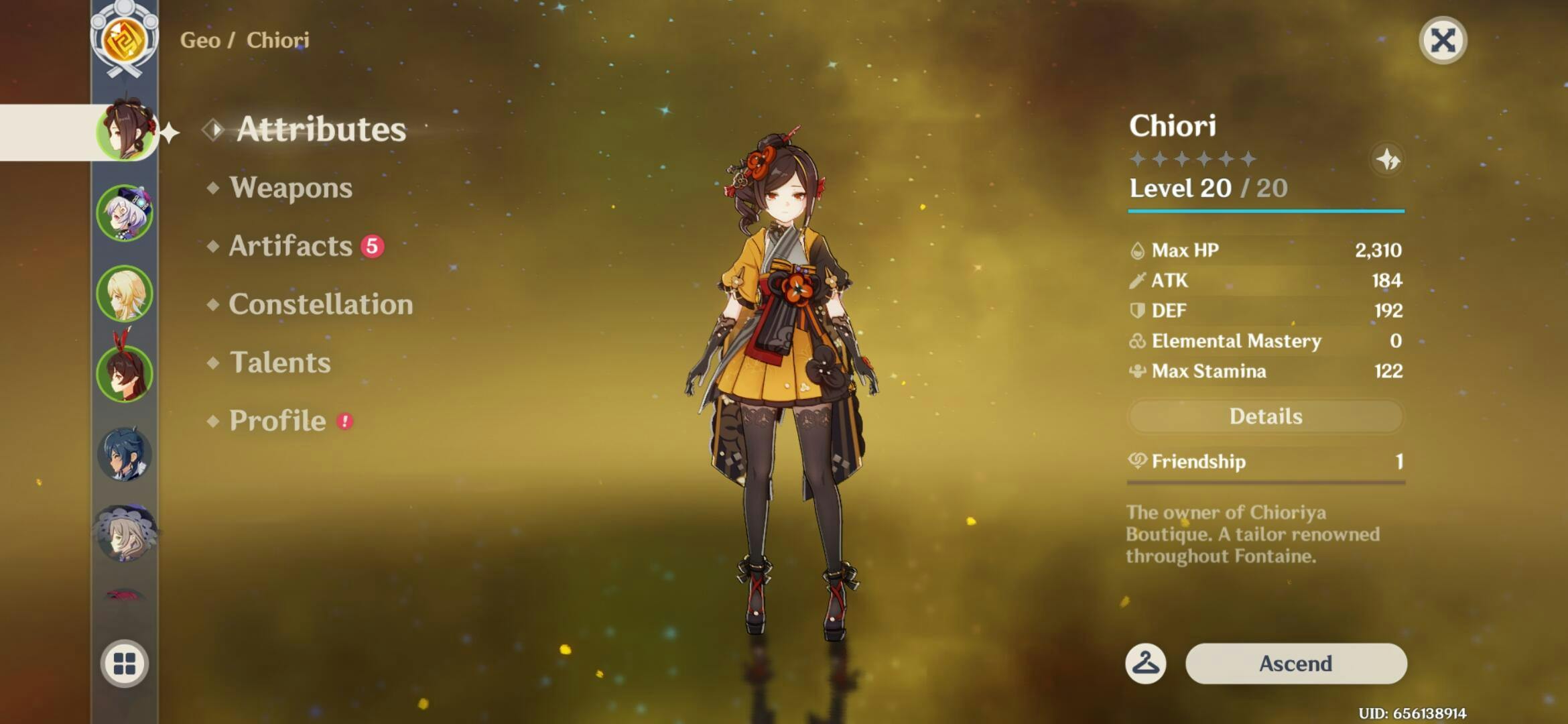Select the white-haired character with purple hat
Viewport: 1568px width, 724px height.
(125, 213)
